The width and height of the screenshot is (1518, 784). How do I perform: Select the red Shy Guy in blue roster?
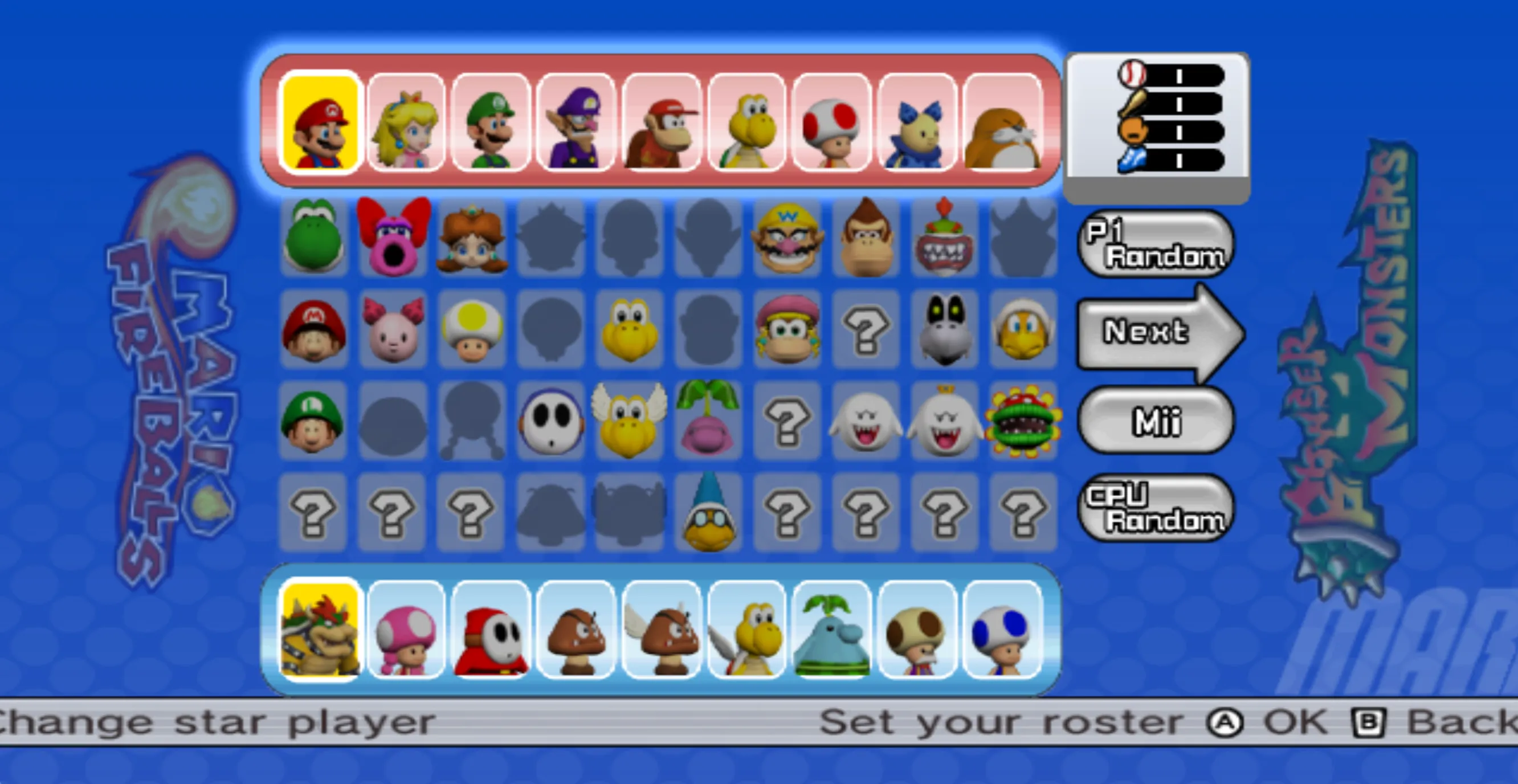(x=491, y=629)
